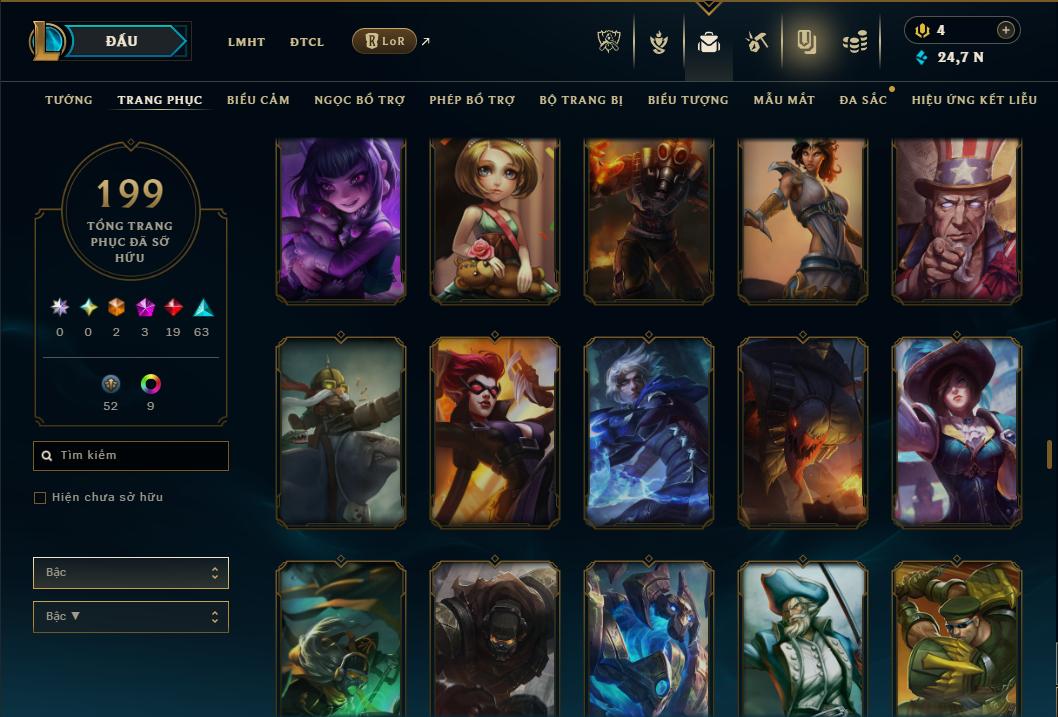Switch to the TƯỚNG tab
Viewport: 1058px width, 717px height.
coord(69,100)
